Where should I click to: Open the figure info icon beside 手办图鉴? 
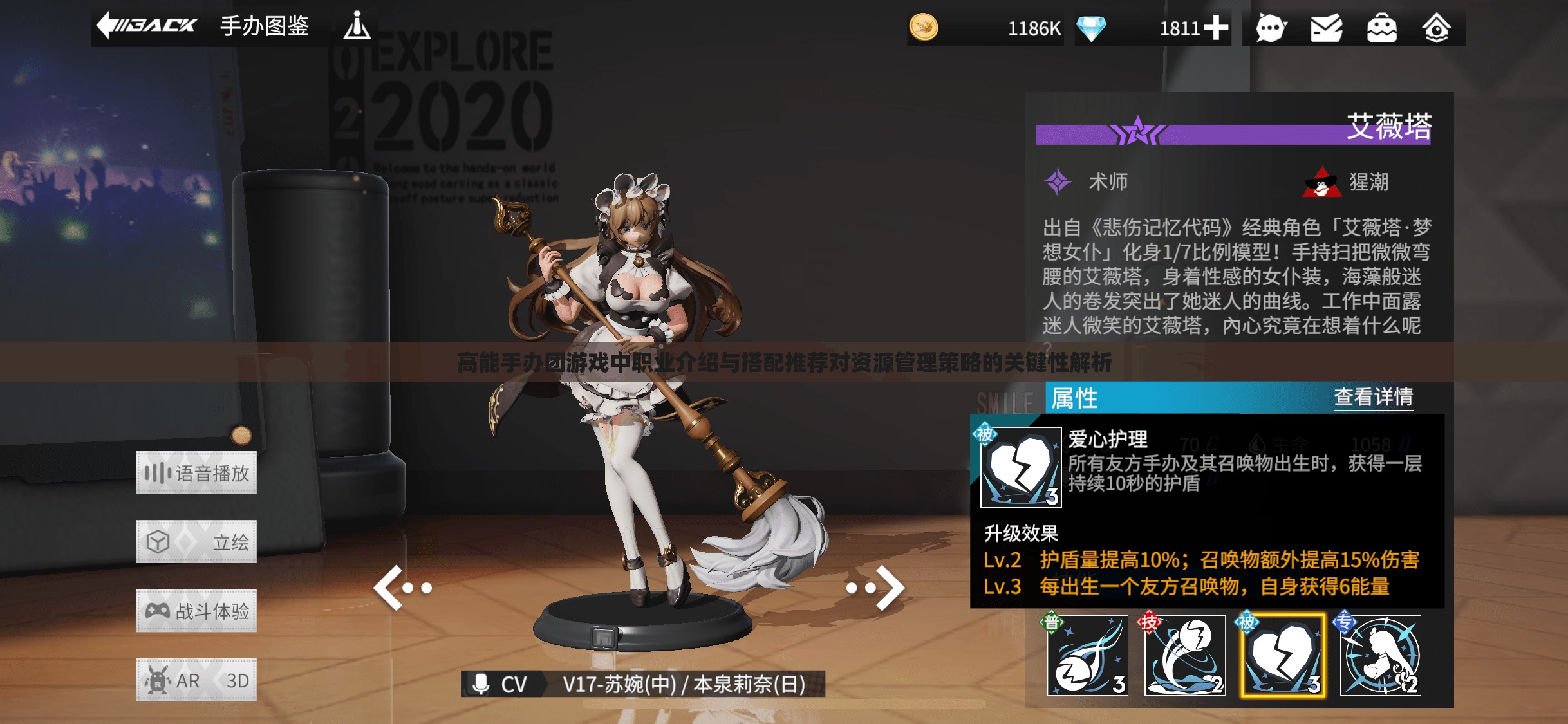357,26
